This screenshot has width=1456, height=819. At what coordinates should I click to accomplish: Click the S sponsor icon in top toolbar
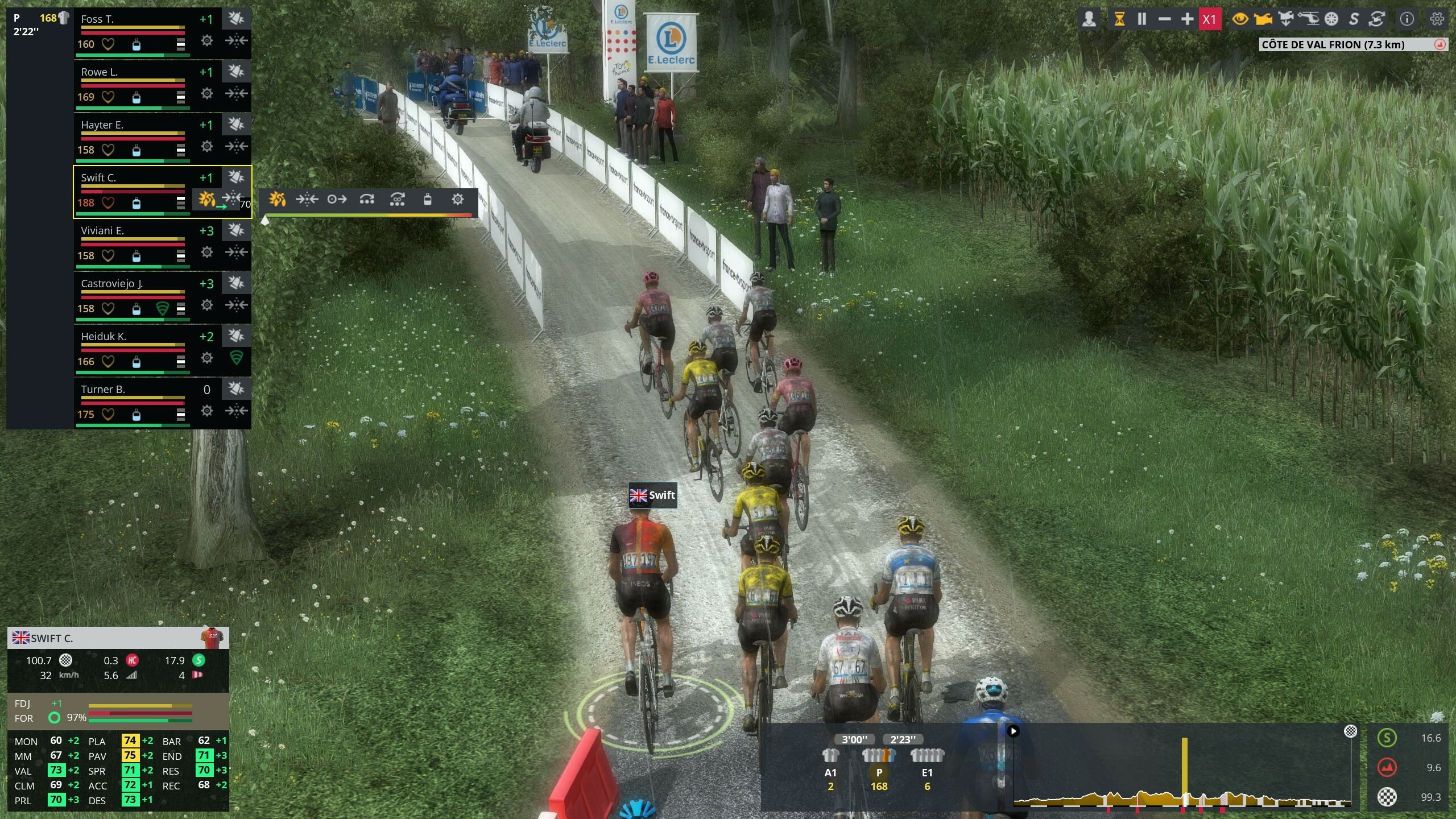point(1354,19)
